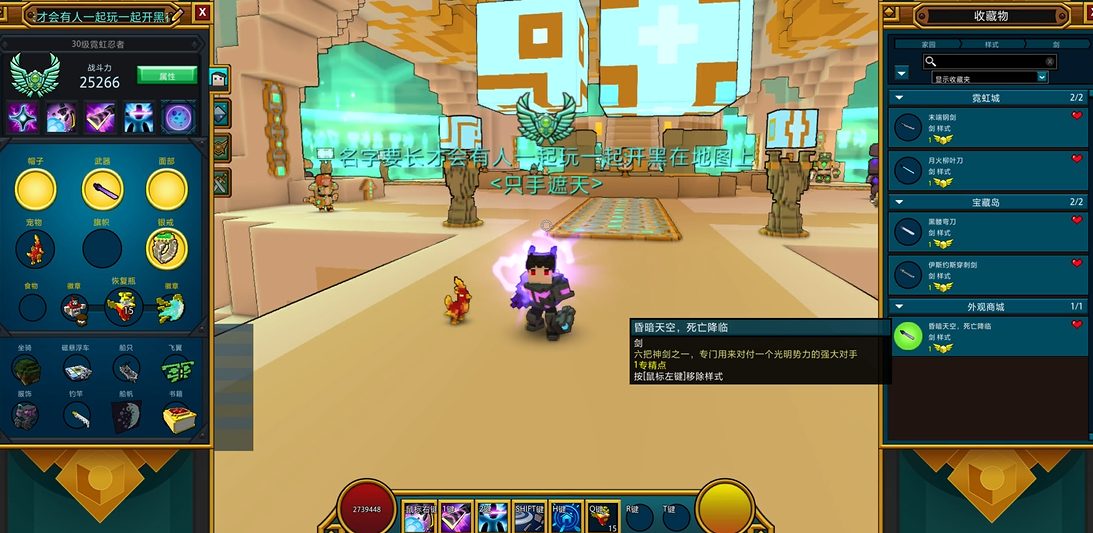Image resolution: width=1093 pixels, height=533 pixels.
Task: Click the 样式 breadcrumb in collections
Action: 991,45
